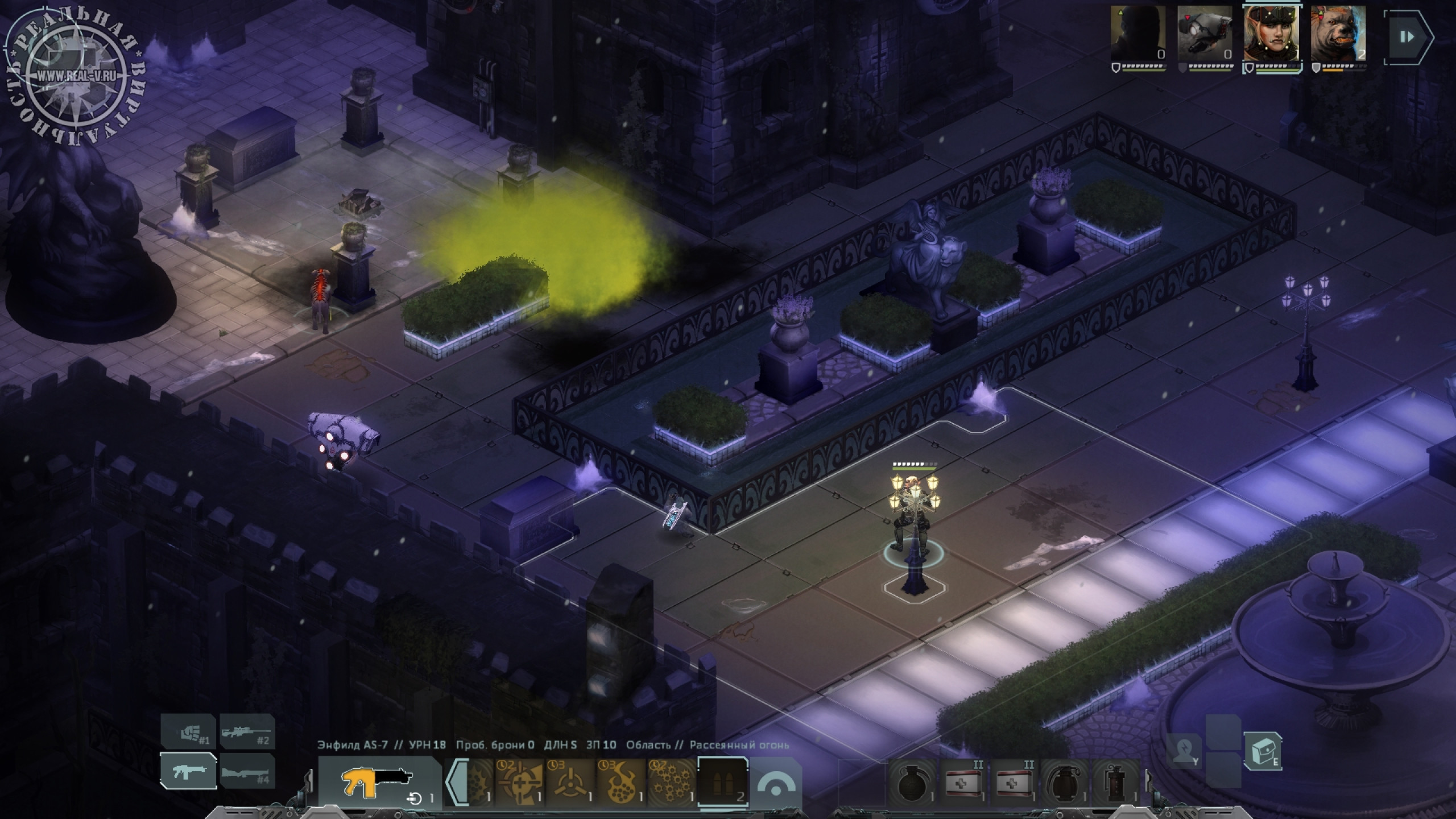This screenshot has width=1456, height=819.
Task: Activate the flame and pellets ability
Action: click(621, 782)
